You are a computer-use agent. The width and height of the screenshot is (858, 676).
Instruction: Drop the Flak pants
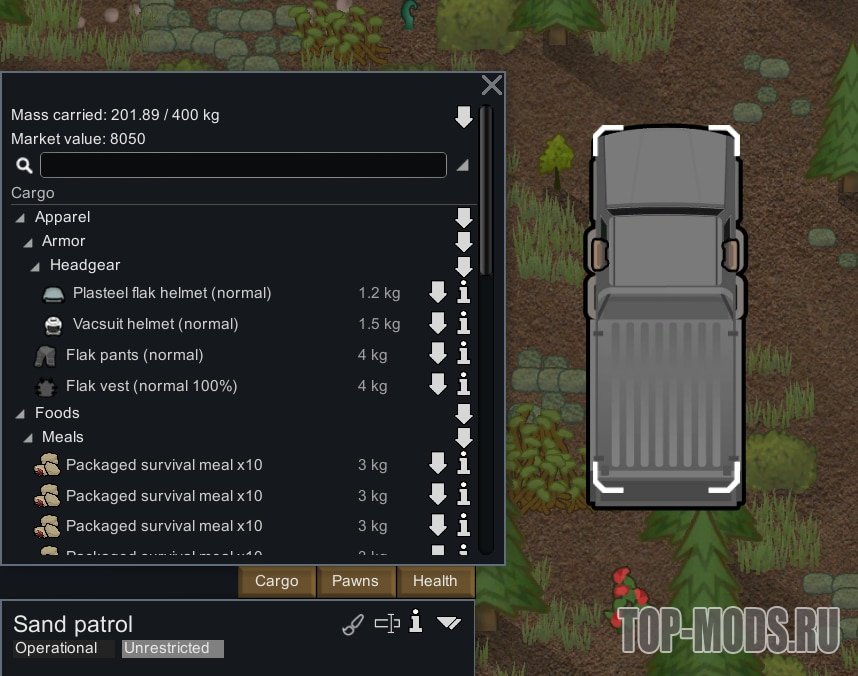click(x=437, y=355)
